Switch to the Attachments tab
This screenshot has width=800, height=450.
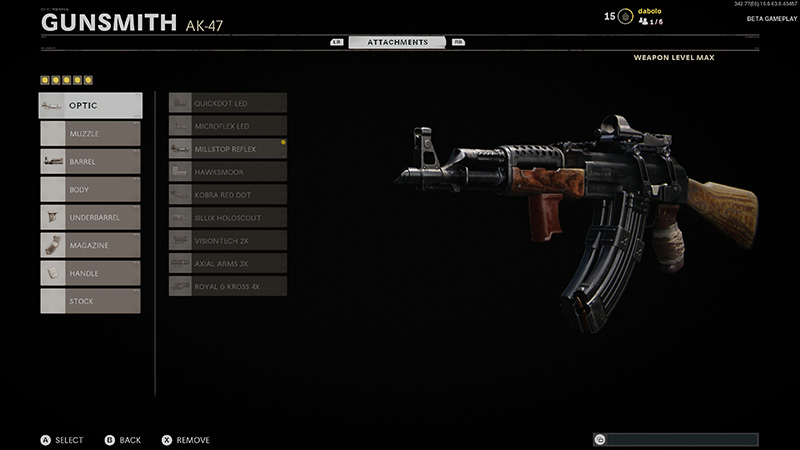coord(398,42)
